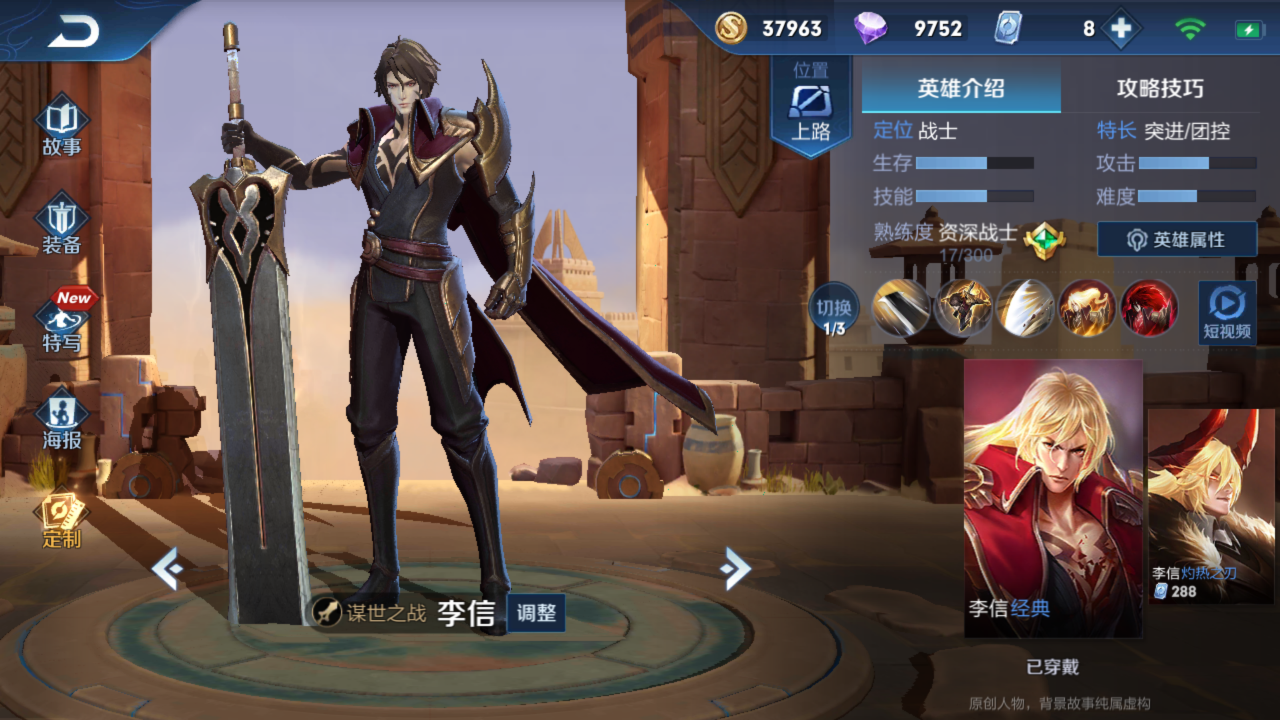
Task: Open the 故事 story menu
Action: [62, 127]
